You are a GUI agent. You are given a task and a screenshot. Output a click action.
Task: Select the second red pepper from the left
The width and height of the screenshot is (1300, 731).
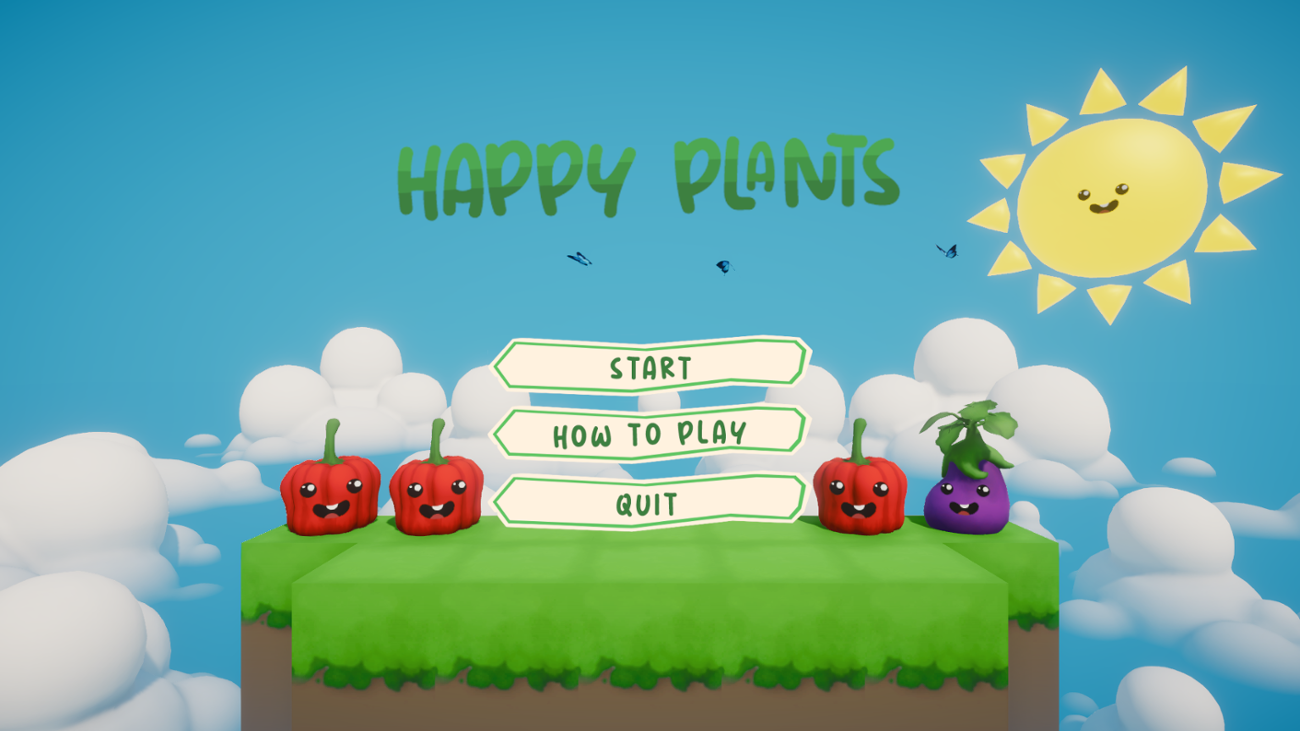[x=438, y=498]
